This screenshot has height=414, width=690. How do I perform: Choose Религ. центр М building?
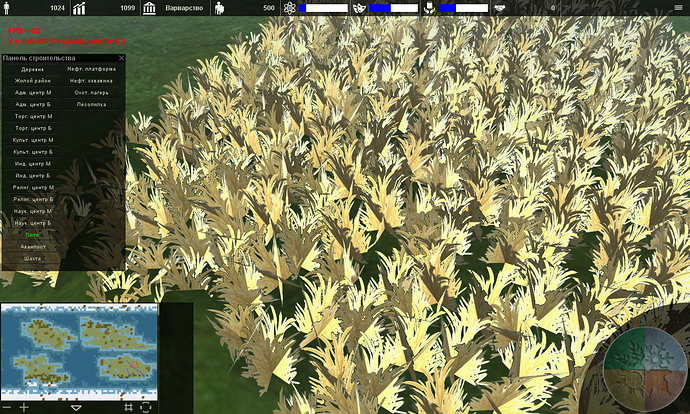[x=33, y=187]
